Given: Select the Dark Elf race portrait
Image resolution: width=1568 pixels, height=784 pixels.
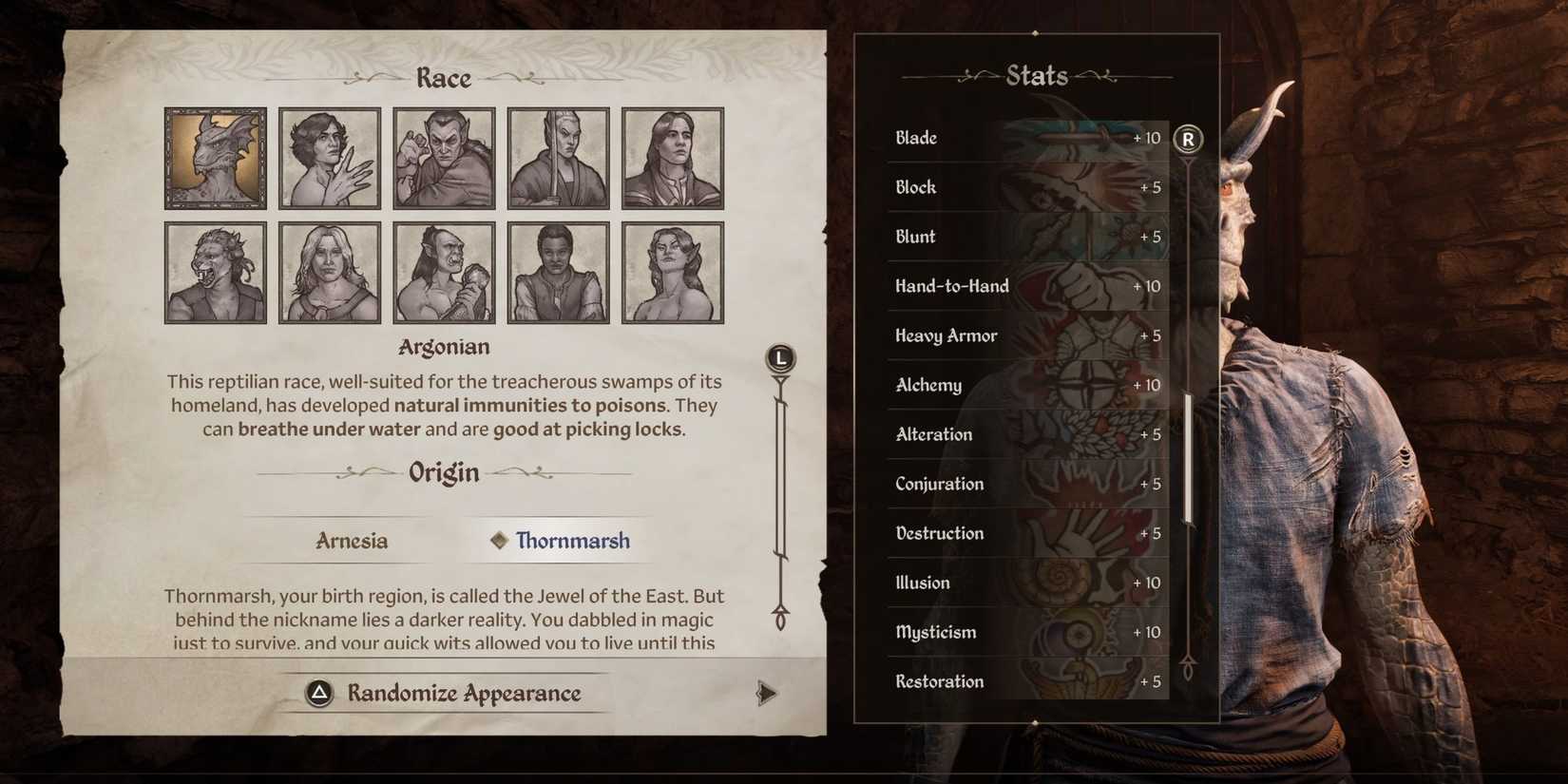Looking at the screenshot, I should [444, 156].
